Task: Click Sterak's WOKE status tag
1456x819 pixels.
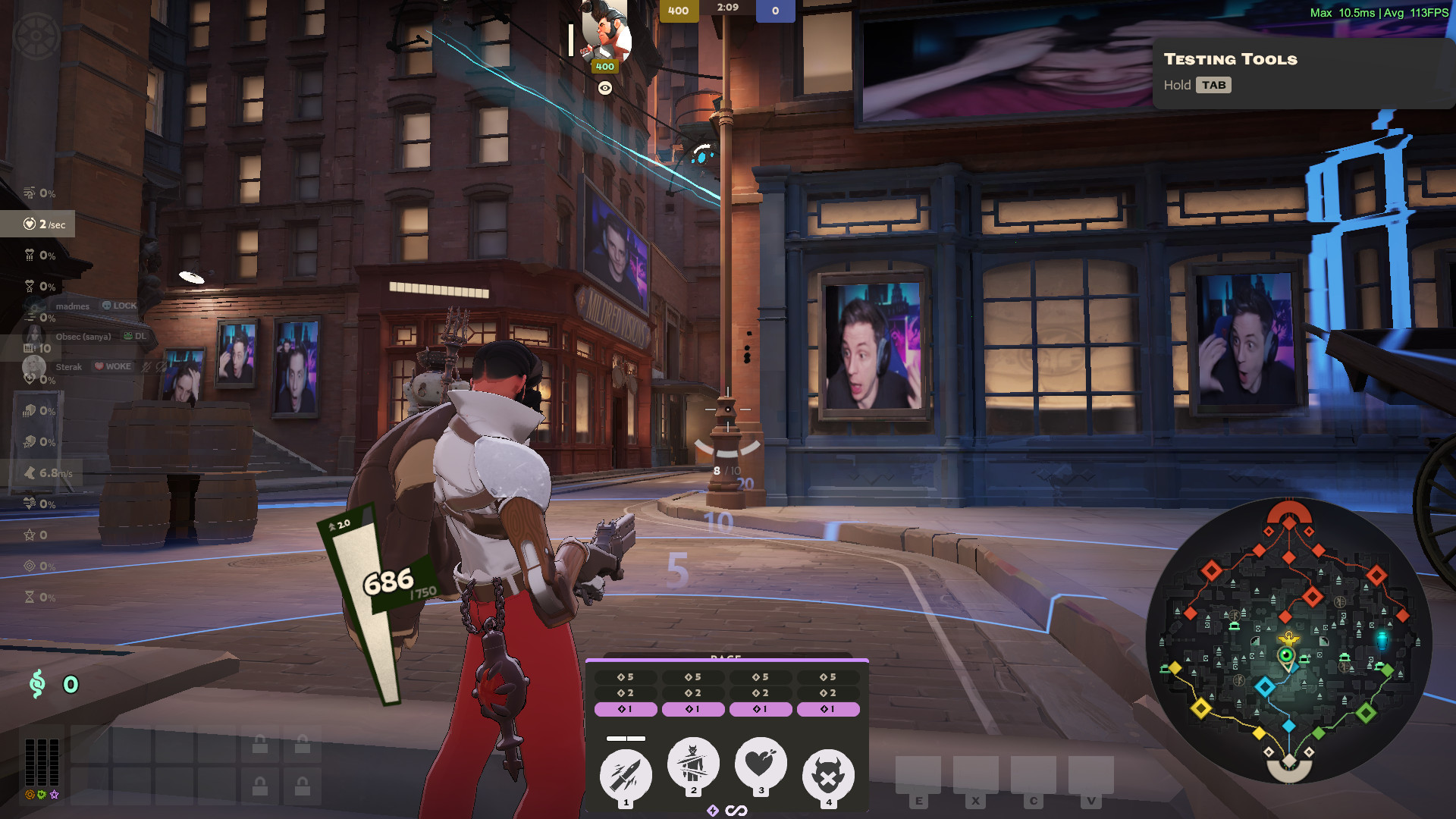Action: 112,366
